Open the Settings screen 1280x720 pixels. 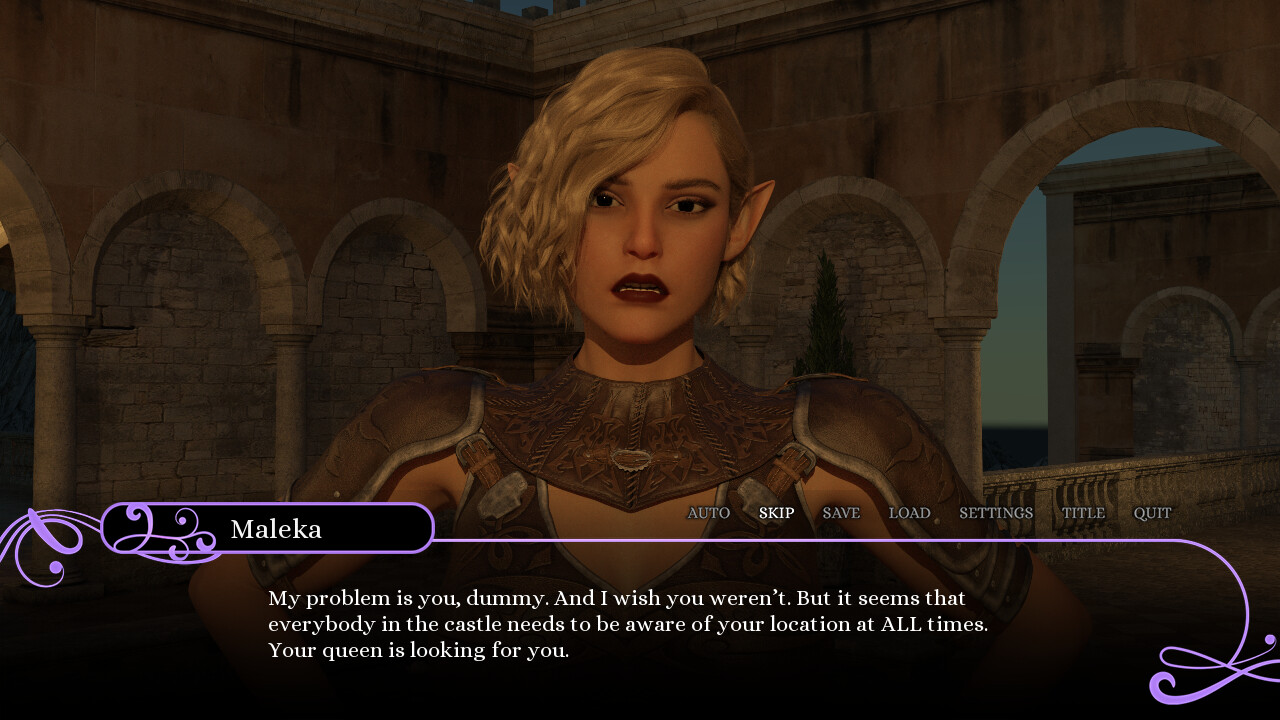click(996, 513)
